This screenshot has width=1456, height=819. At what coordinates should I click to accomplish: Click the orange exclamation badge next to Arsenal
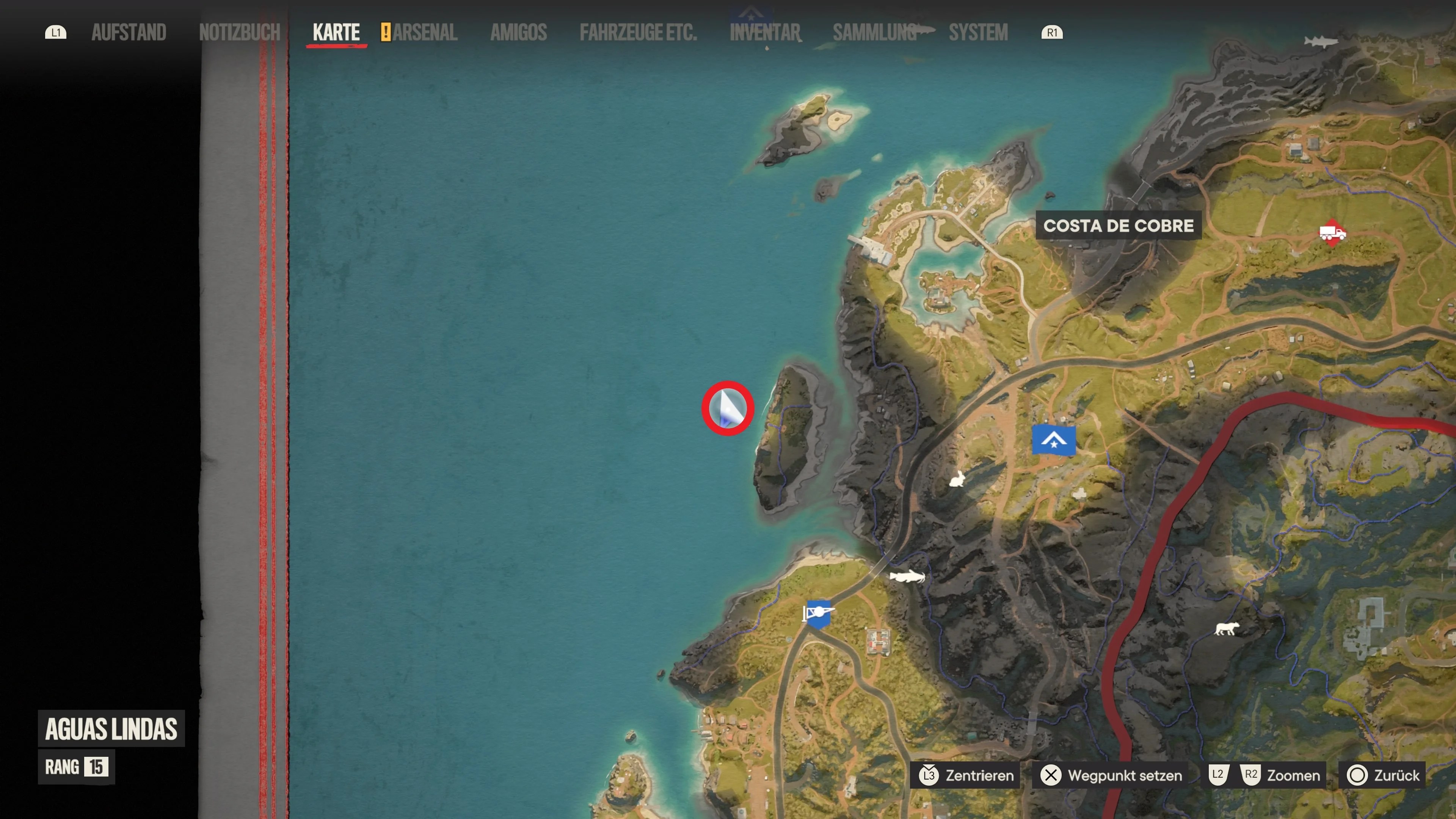[387, 32]
